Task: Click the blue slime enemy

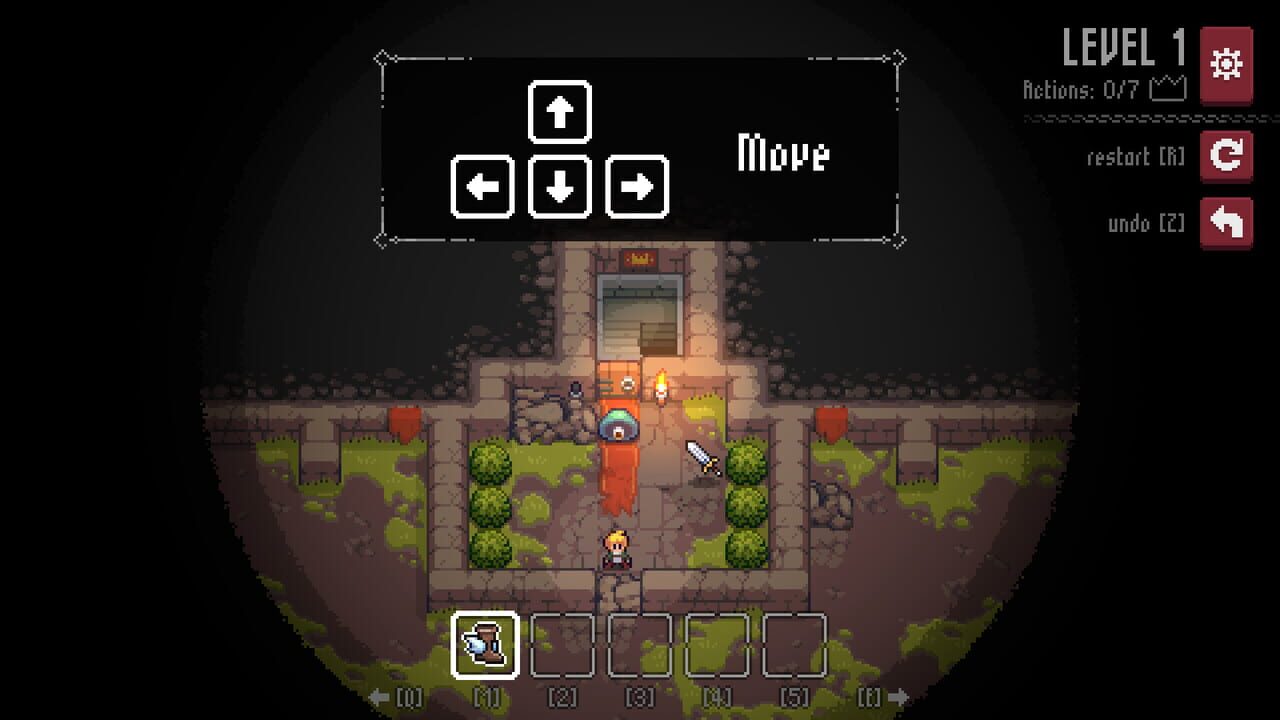Action: (x=621, y=423)
